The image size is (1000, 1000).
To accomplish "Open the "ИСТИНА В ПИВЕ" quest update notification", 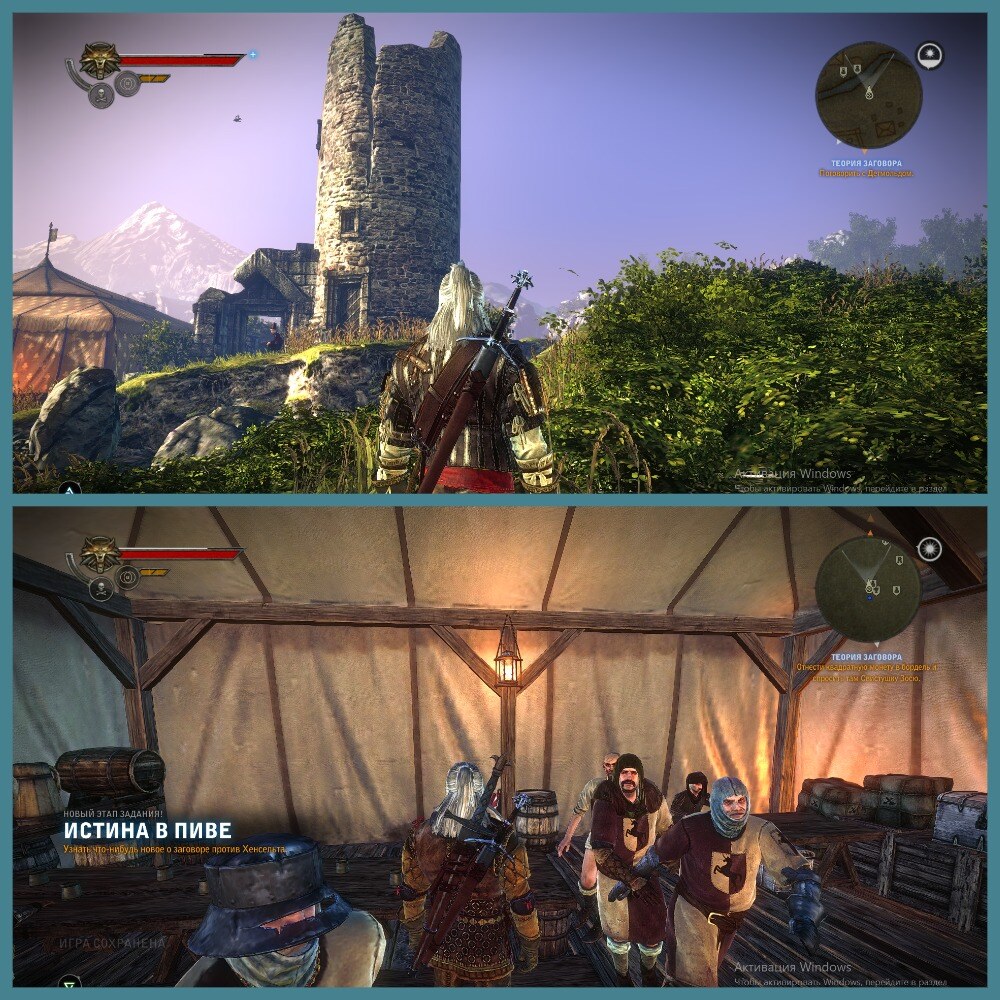I will click(x=148, y=830).
